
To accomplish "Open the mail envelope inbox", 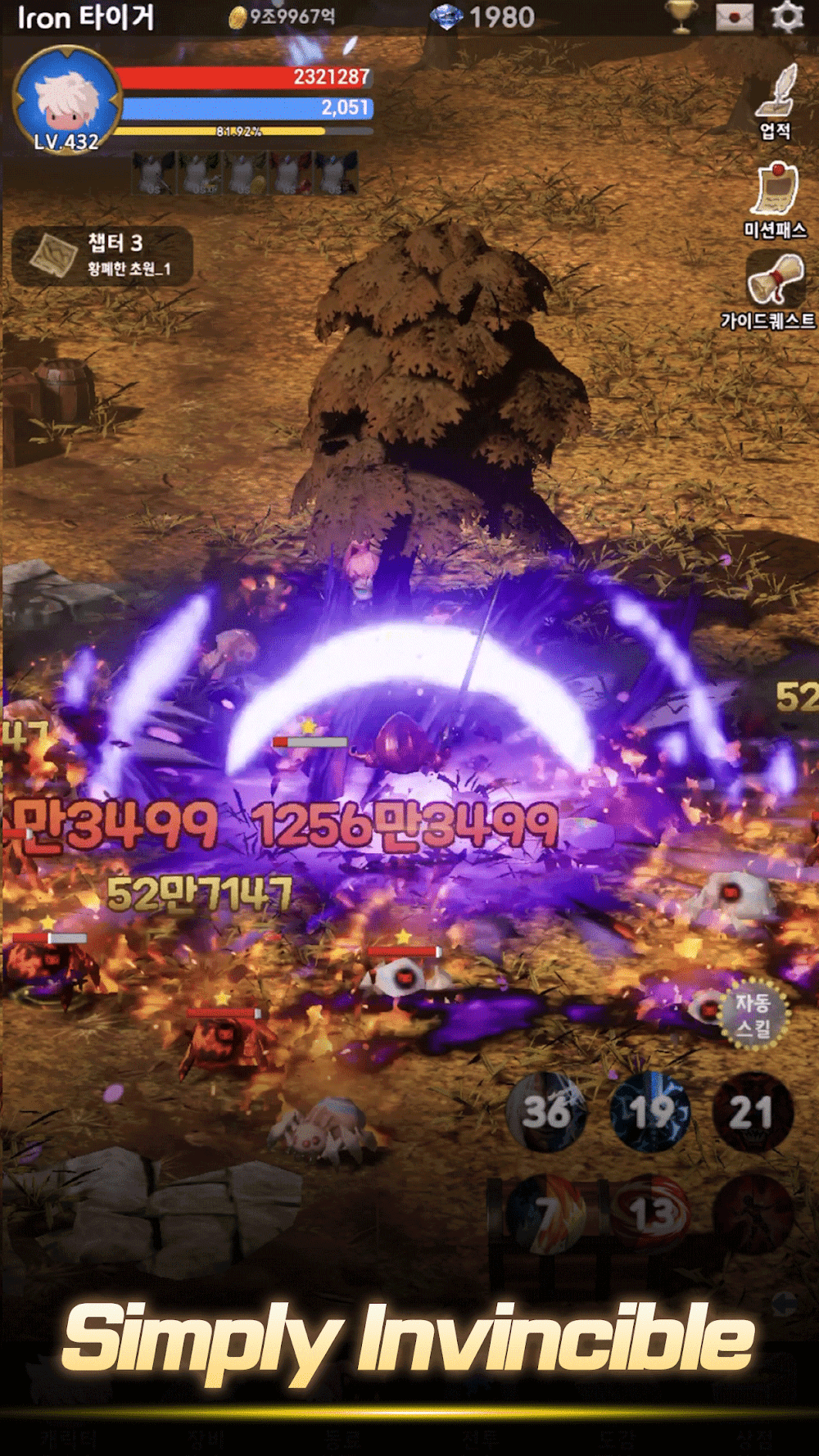I will pos(734,16).
